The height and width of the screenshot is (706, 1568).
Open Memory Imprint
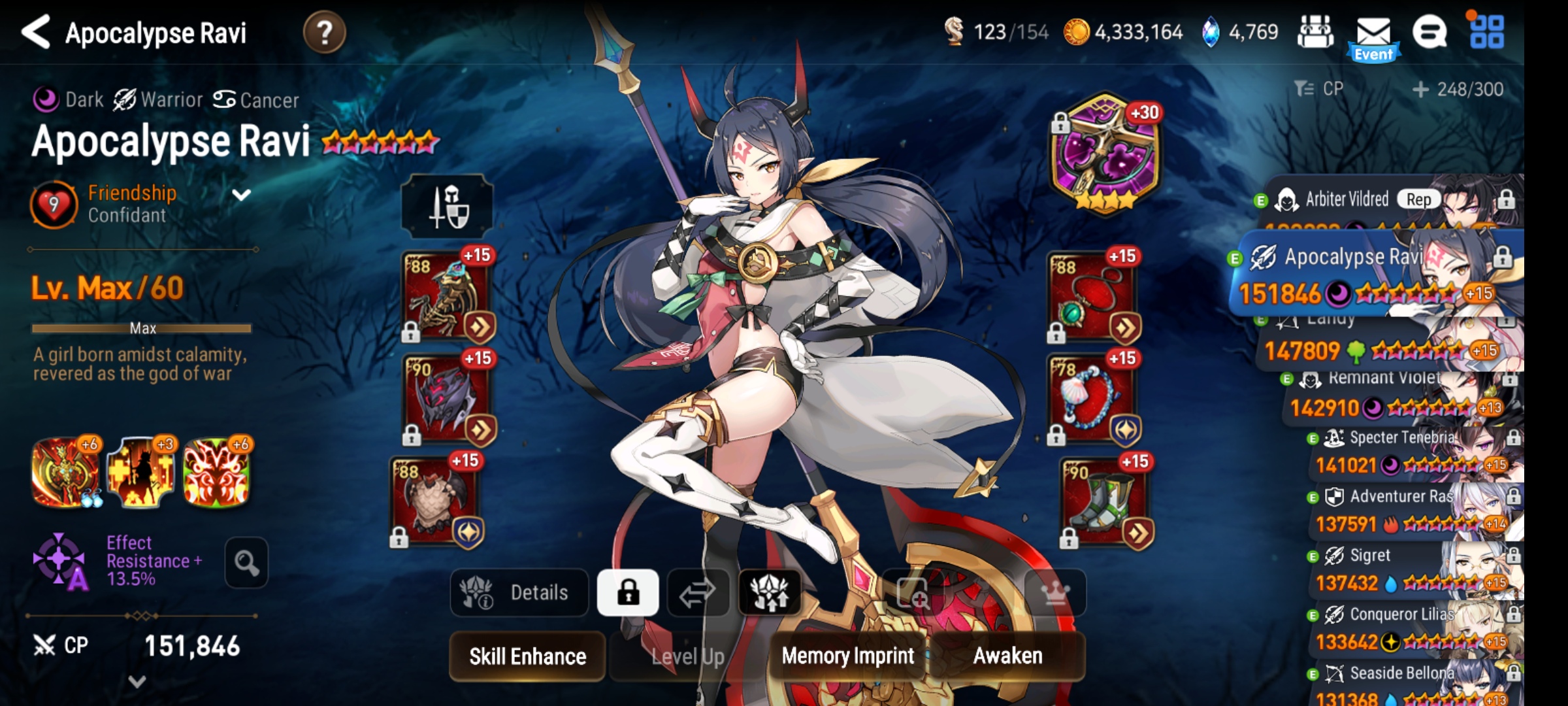(847, 656)
